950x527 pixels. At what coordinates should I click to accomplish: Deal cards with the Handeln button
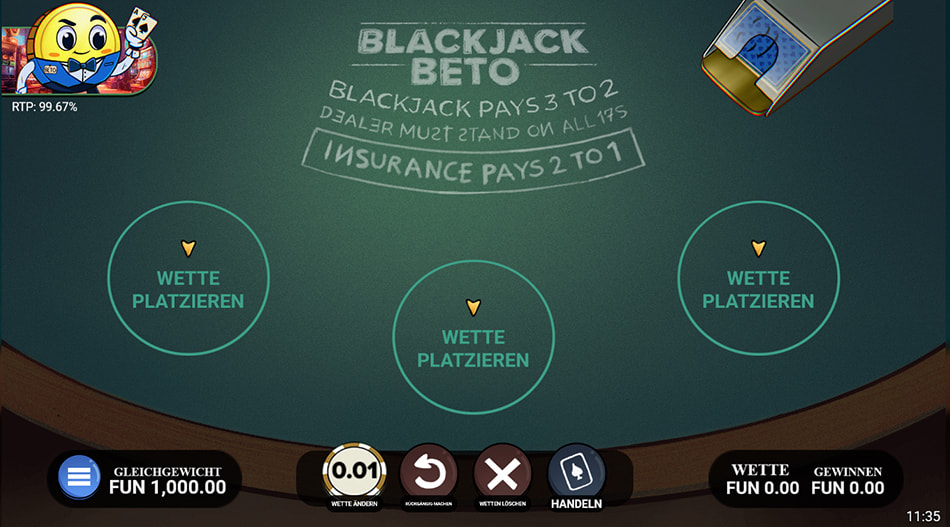pyautogui.click(x=576, y=470)
